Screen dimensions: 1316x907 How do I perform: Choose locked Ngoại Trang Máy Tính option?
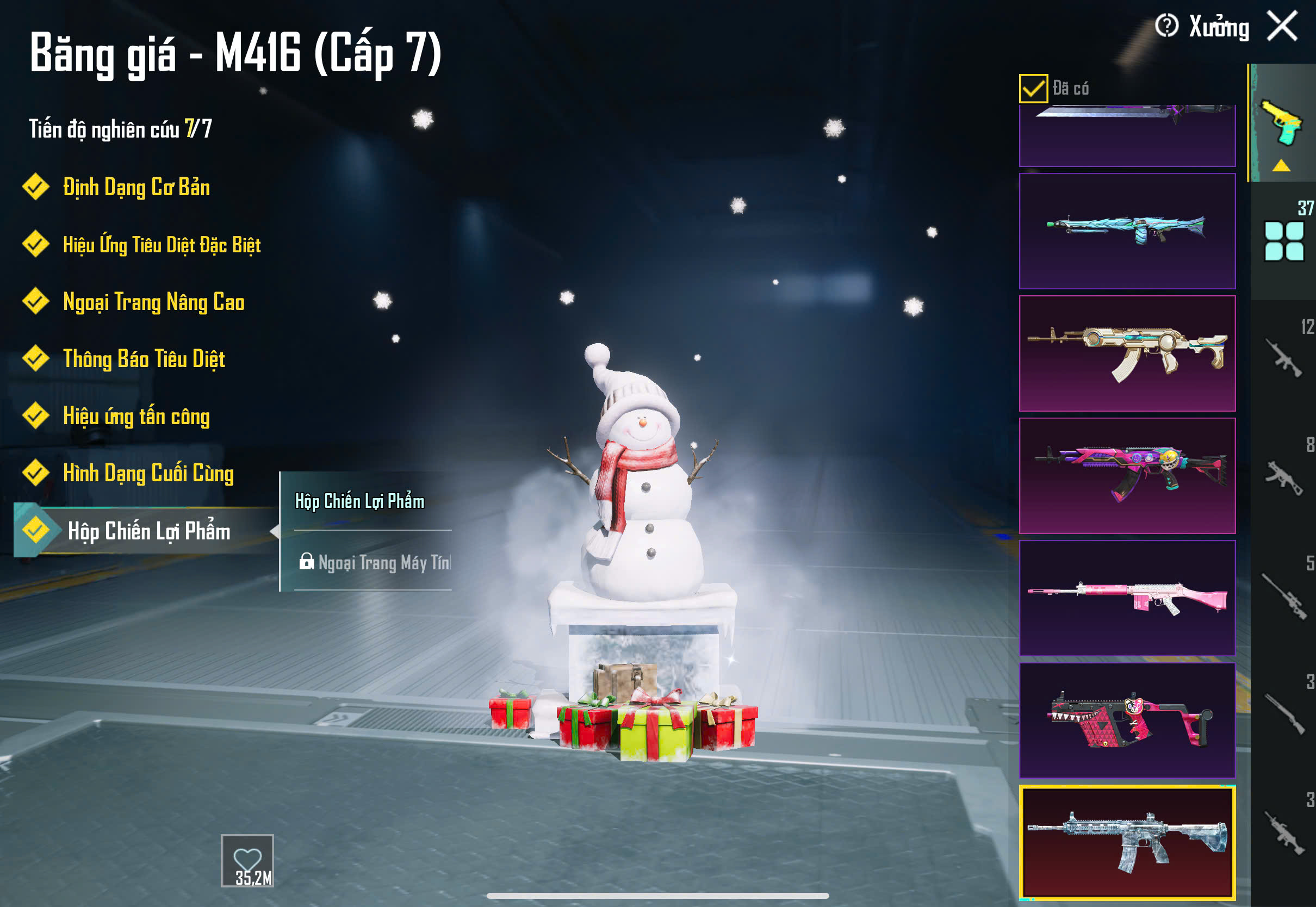pos(375,562)
